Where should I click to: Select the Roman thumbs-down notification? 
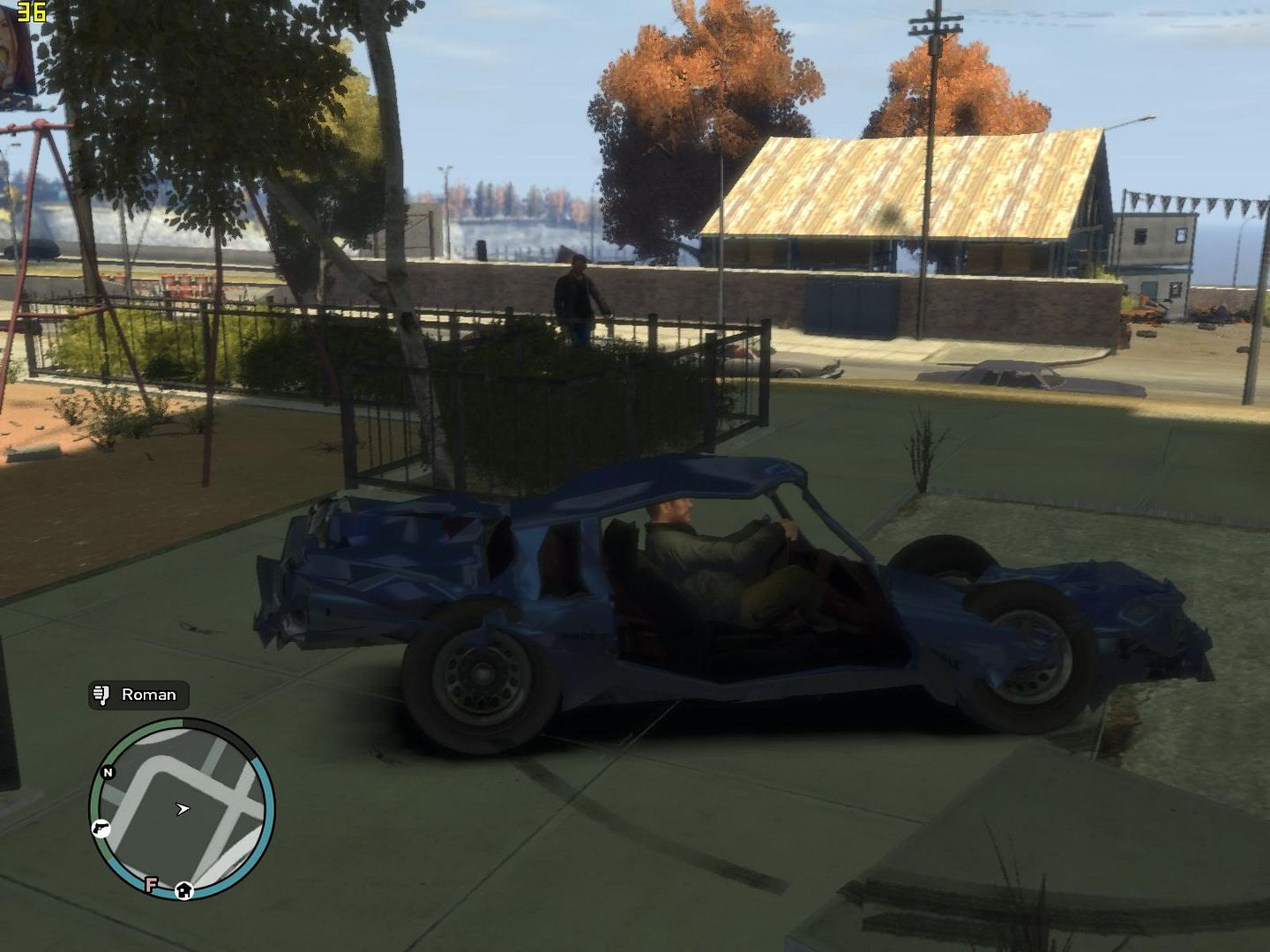click(138, 695)
